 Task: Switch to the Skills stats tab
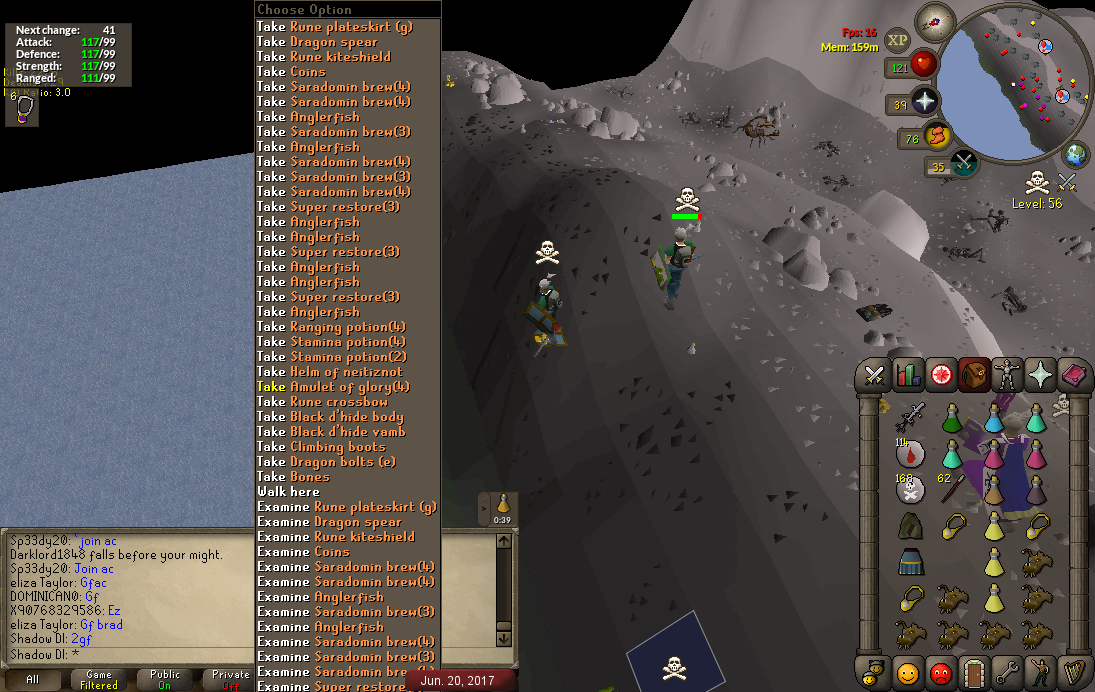pos(908,375)
